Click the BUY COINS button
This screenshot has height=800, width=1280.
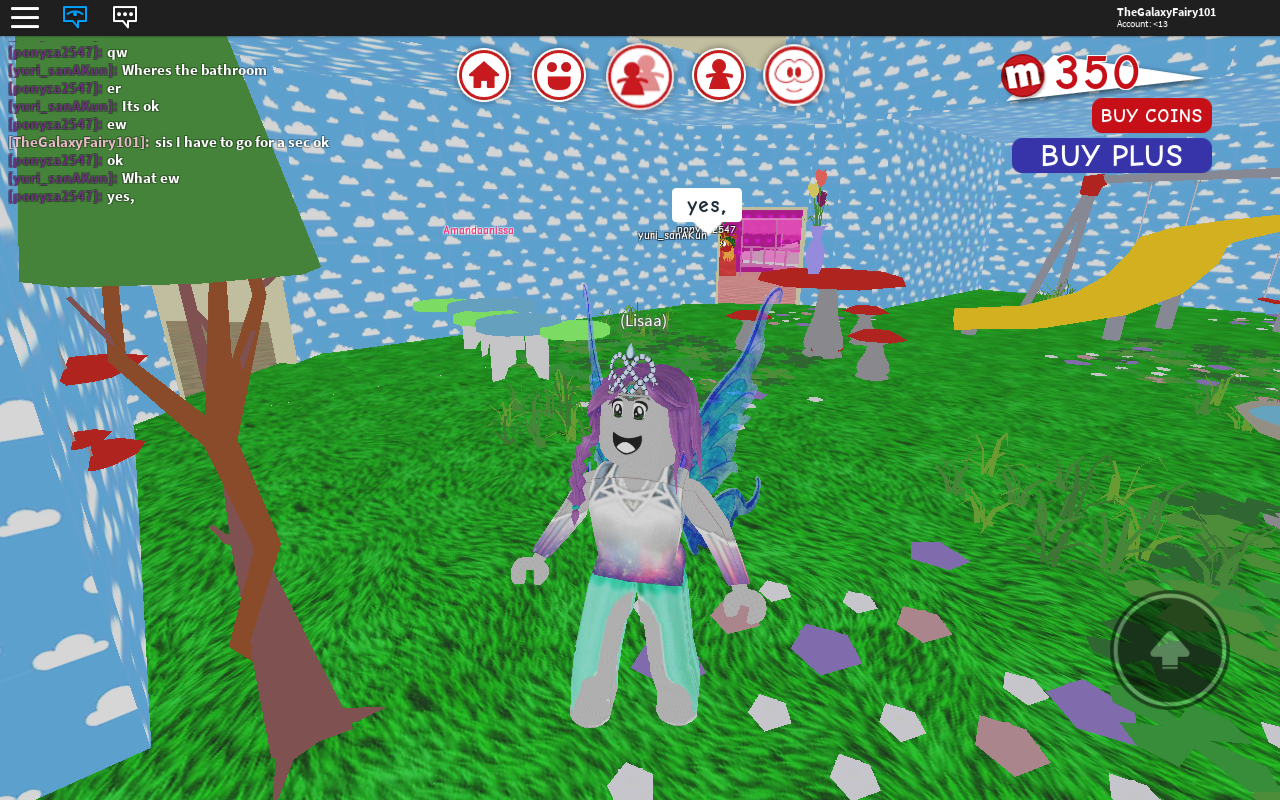click(x=1151, y=115)
